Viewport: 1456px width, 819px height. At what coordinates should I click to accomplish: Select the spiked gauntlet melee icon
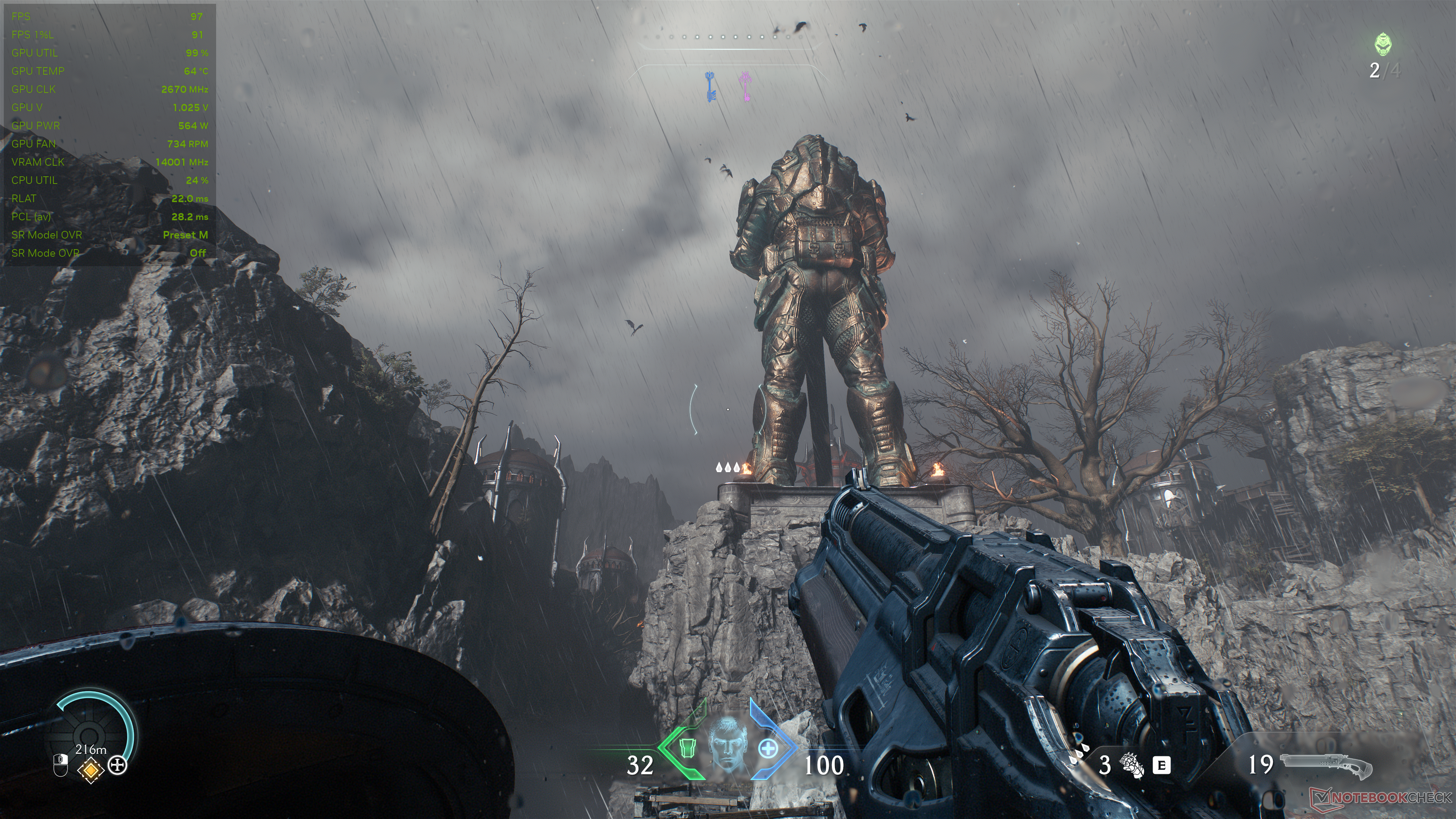pyautogui.click(x=1132, y=765)
